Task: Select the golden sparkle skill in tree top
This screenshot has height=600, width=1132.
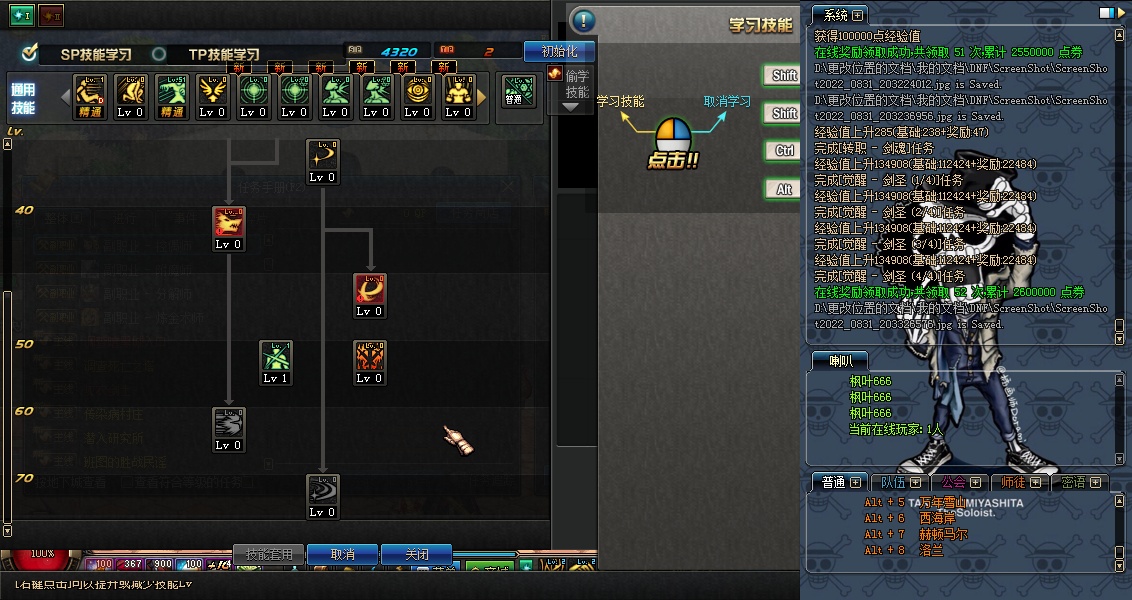Action: (323, 155)
